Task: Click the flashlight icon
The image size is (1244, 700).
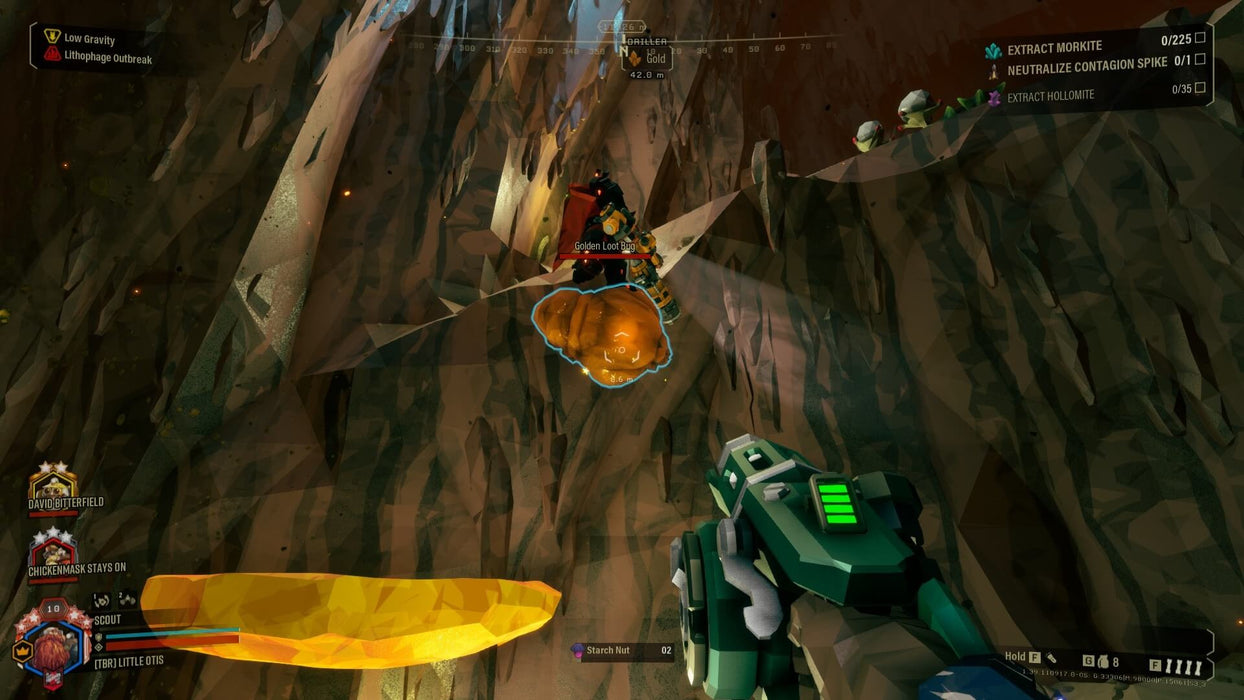Action: pyautogui.click(x=1051, y=658)
